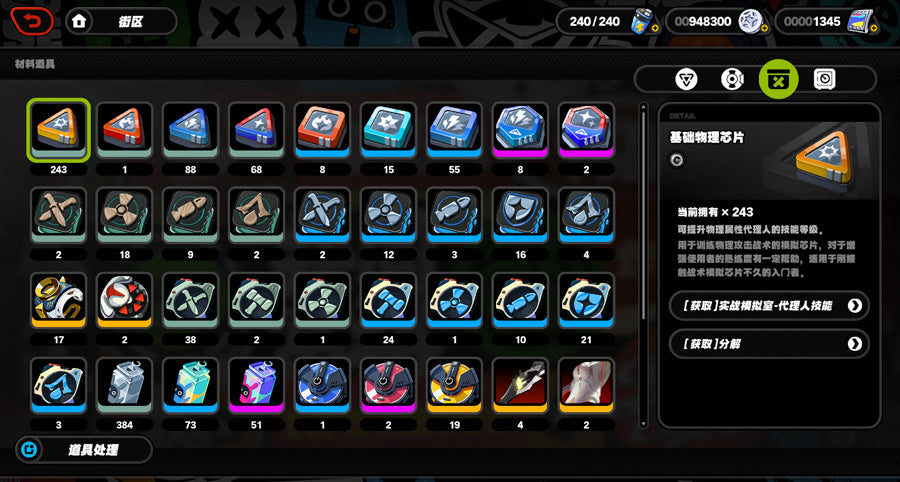Switch to the drive disc inventory tab
Screen dimensions: 900x482
point(733,79)
